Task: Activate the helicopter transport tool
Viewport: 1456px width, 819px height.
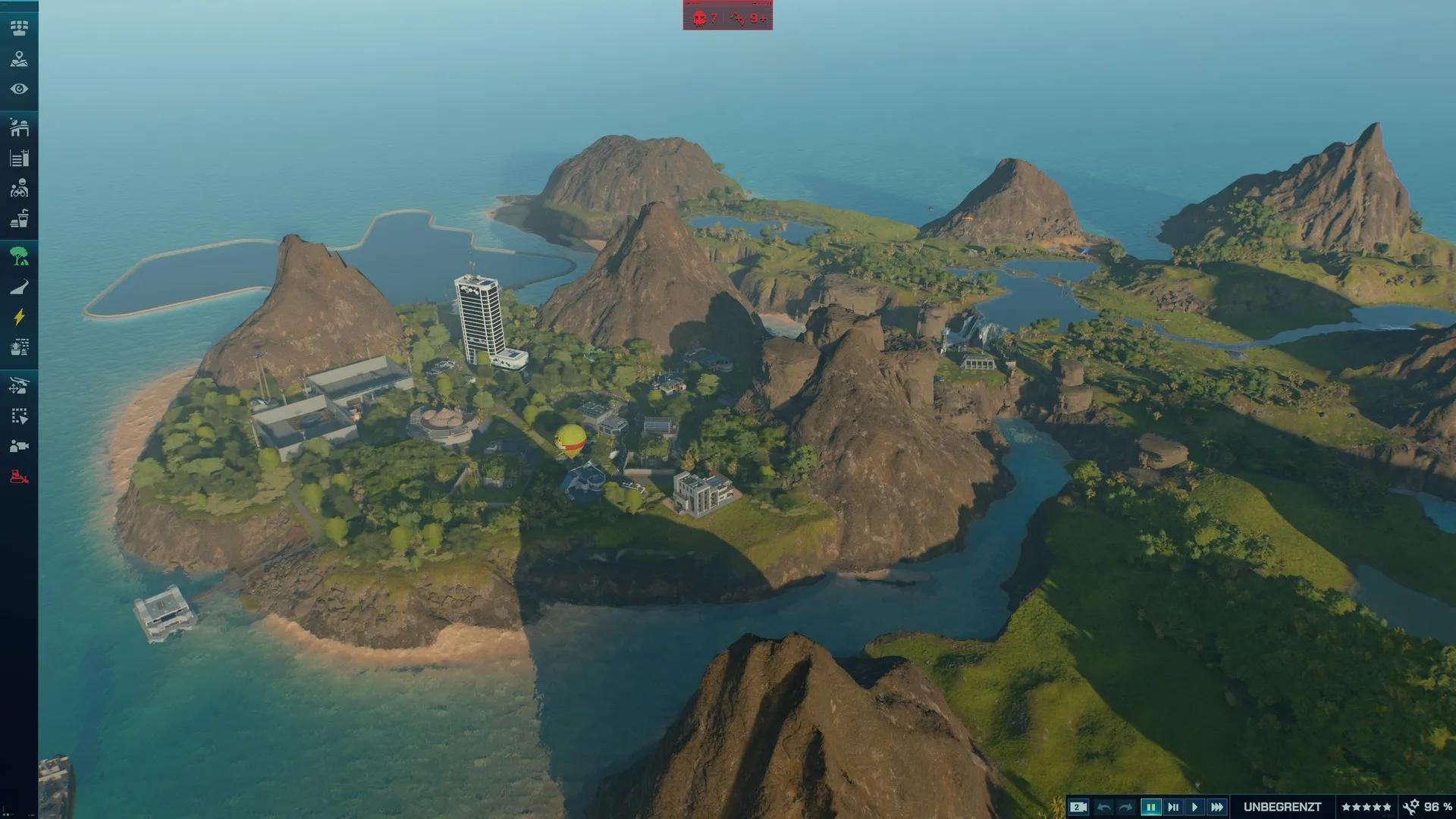Action: pos(19,386)
